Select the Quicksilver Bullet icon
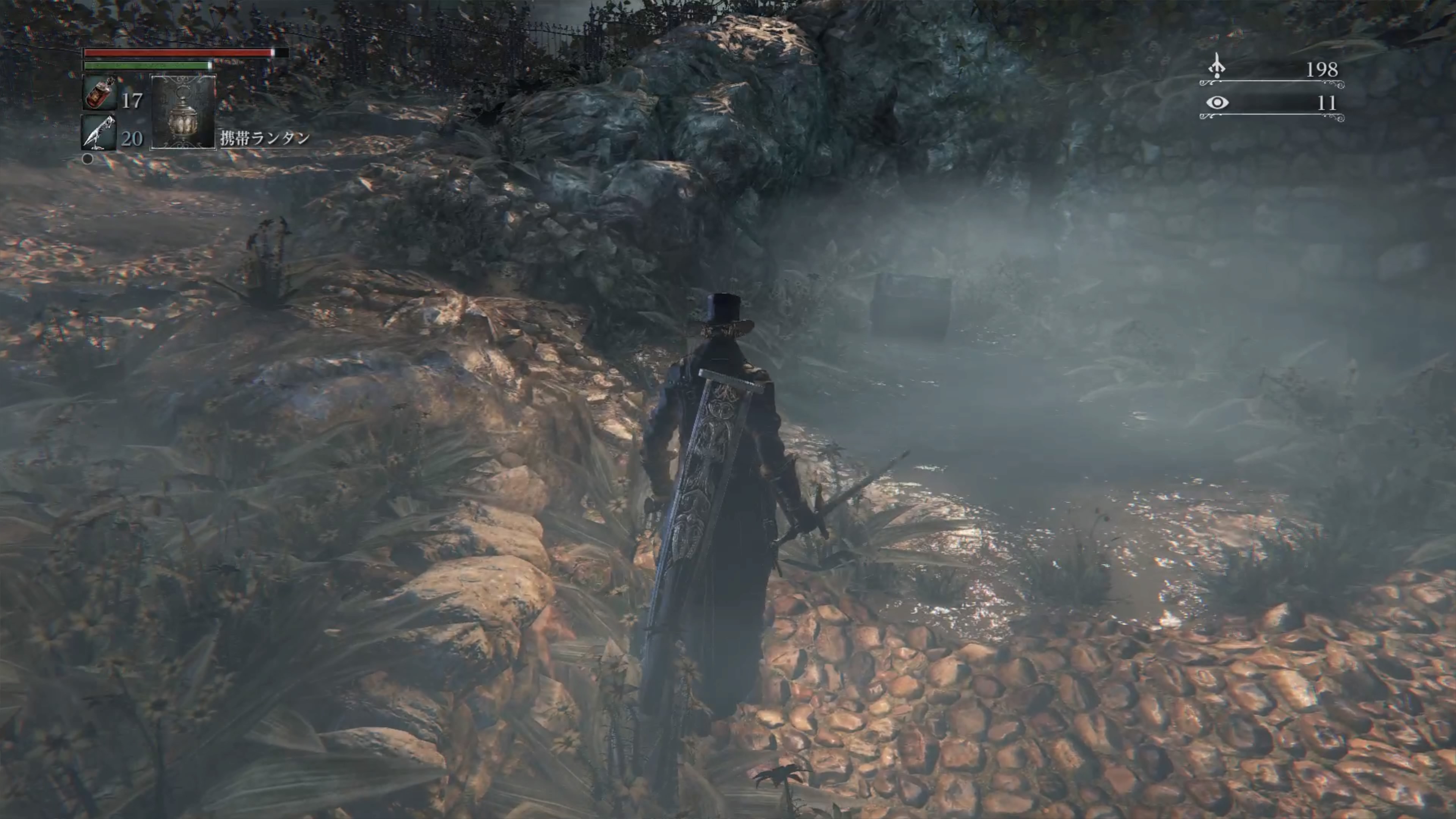1456x819 pixels. click(98, 132)
